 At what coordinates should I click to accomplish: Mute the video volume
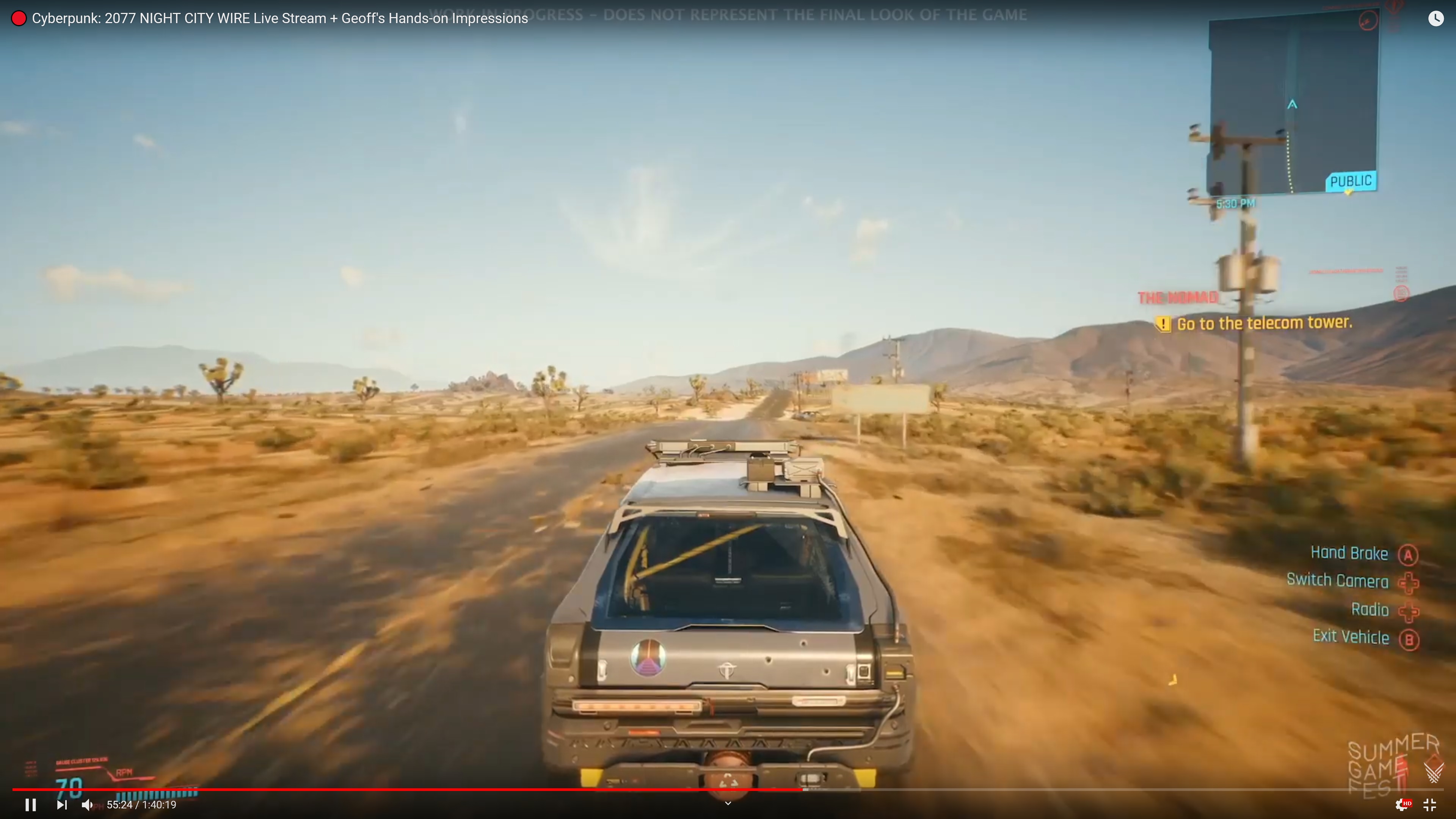tap(87, 804)
